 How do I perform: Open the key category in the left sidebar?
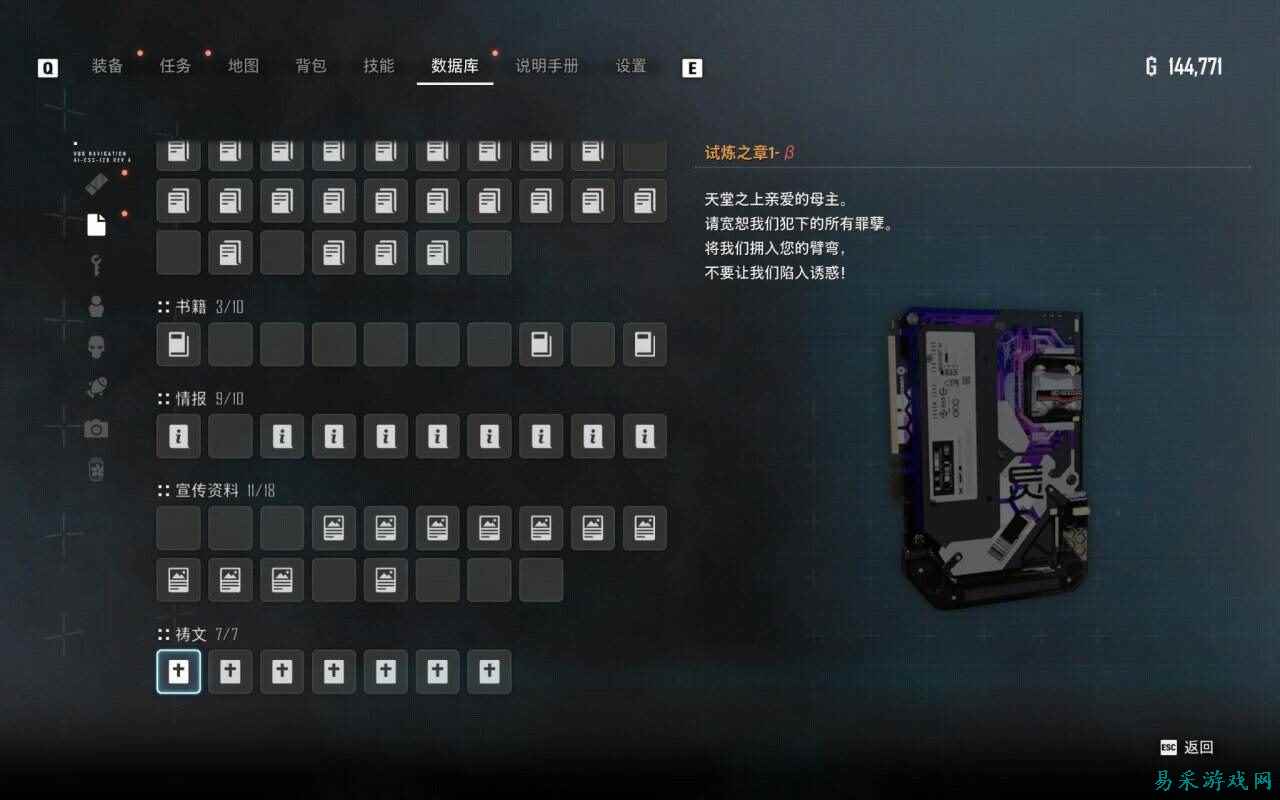tap(95, 267)
